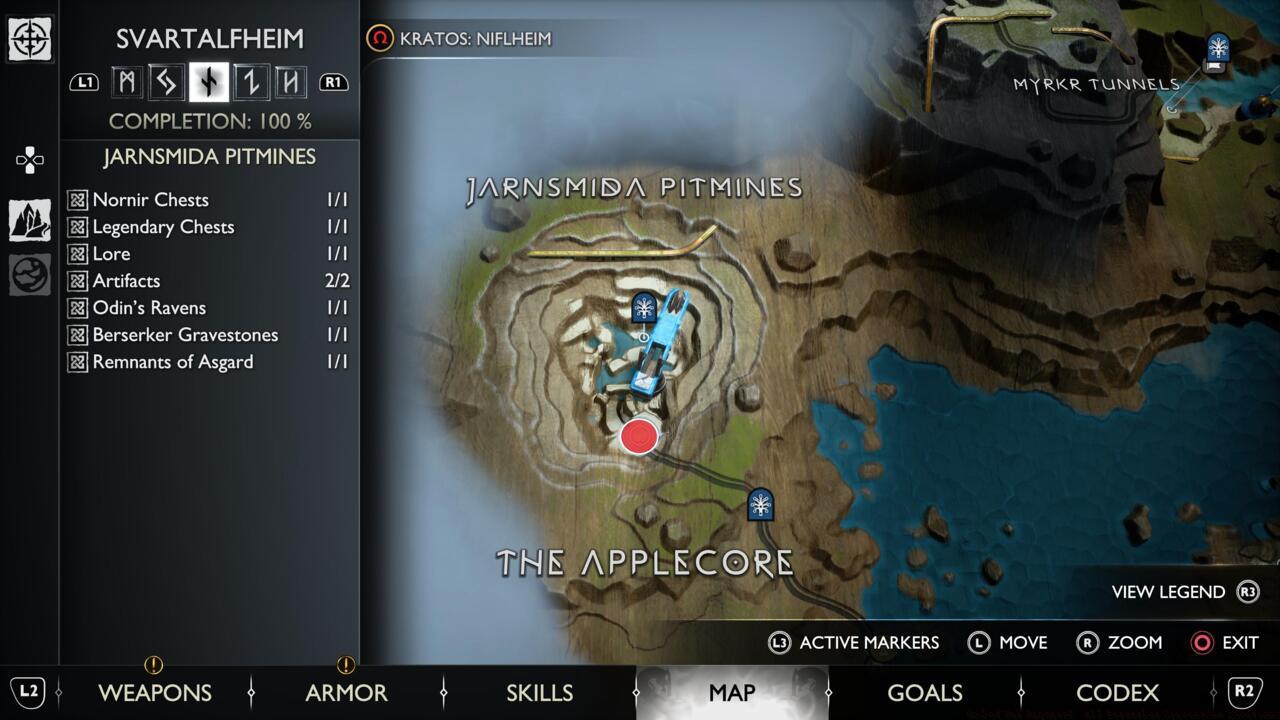Select the Nornir Chests row
Screen dimensions: 1280x720
[x=208, y=200]
